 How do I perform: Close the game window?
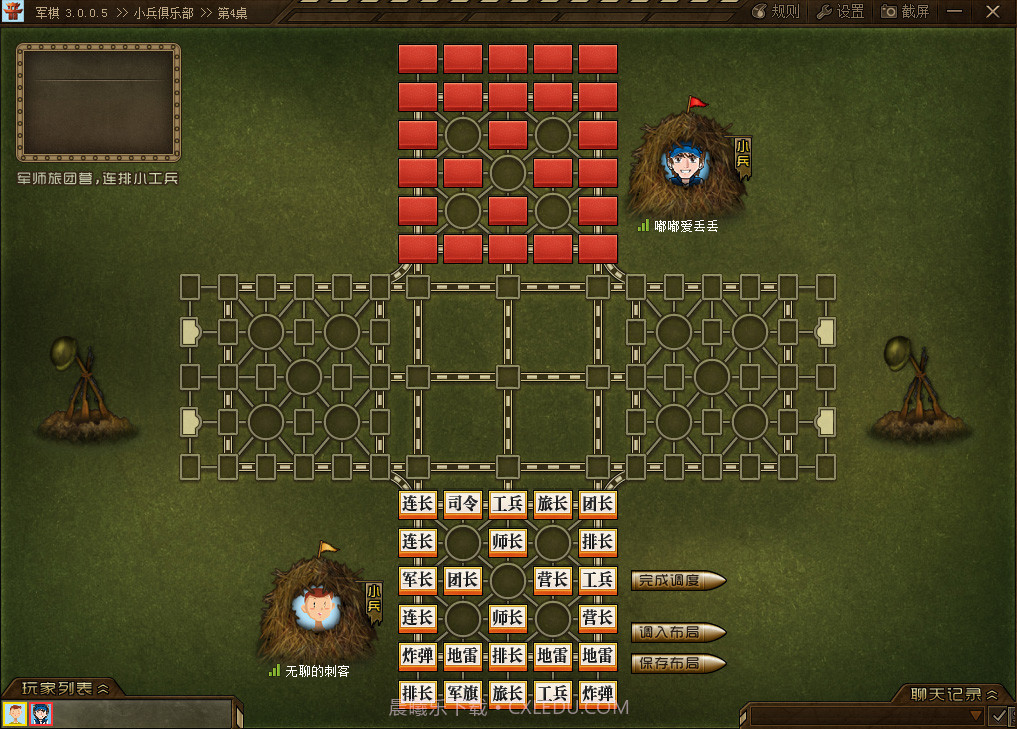pyautogui.click(x=992, y=12)
